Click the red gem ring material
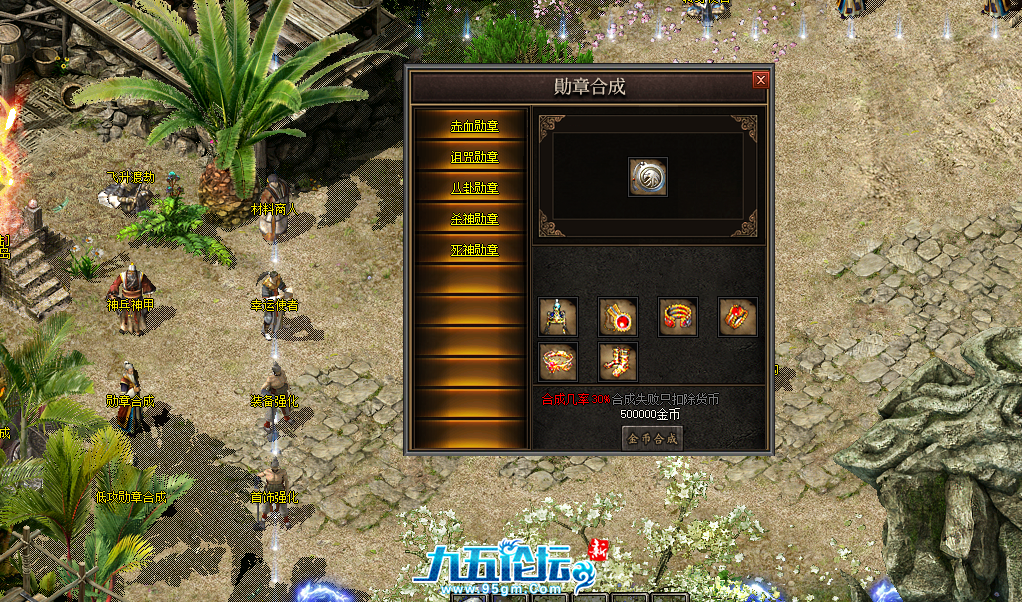Viewport: 1022px width, 602px height. point(738,317)
